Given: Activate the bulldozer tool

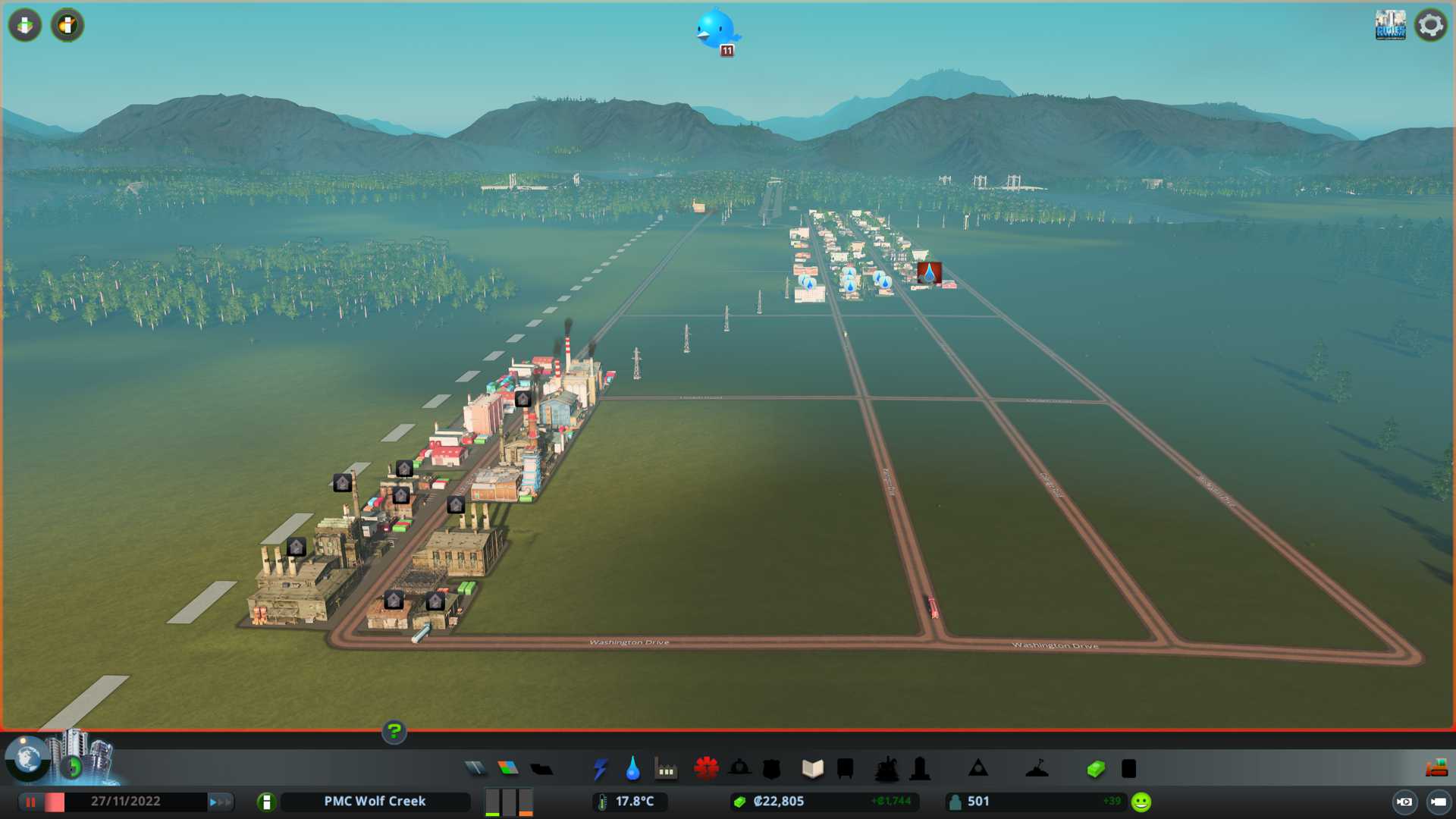Looking at the screenshot, I should pyautogui.click(x=1436, y=769).
